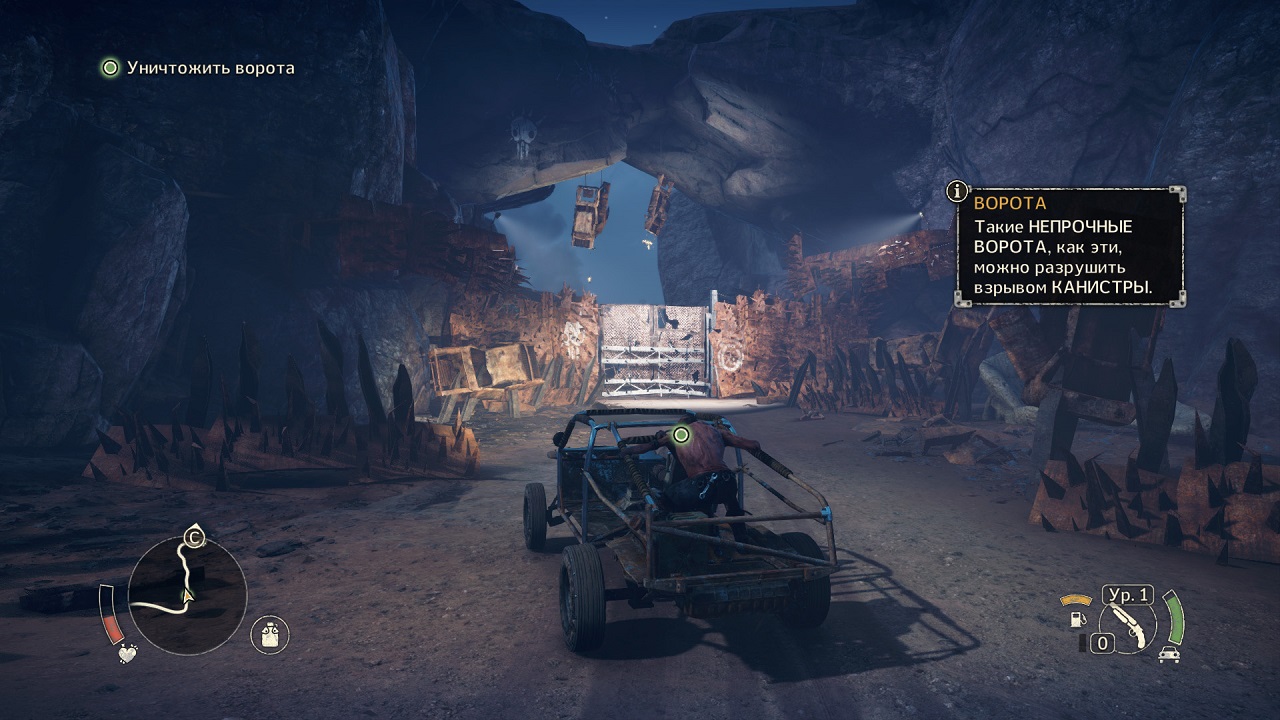Click the green objective marker on driver
The image size is (1280, 720).
tap(681, 435)
